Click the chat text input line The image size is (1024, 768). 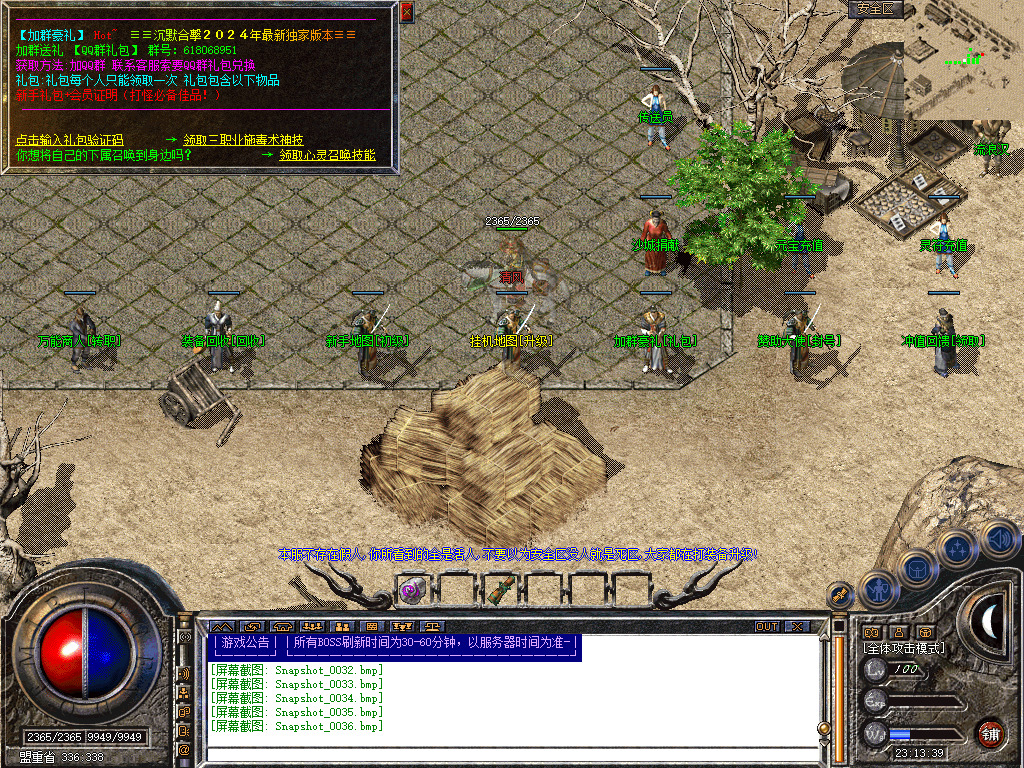click(x=510, y=753)
